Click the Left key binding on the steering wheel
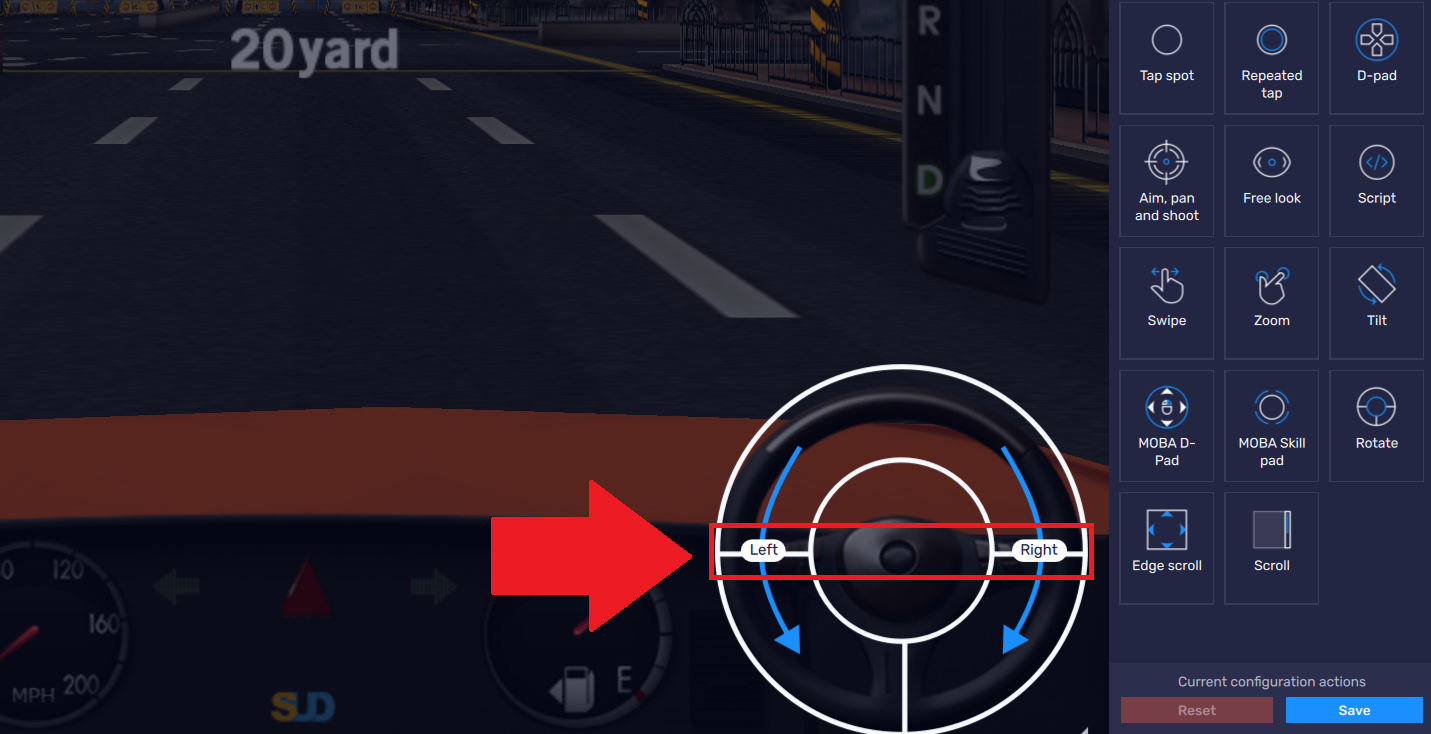The image size is (1431, 734). point(763,549)
